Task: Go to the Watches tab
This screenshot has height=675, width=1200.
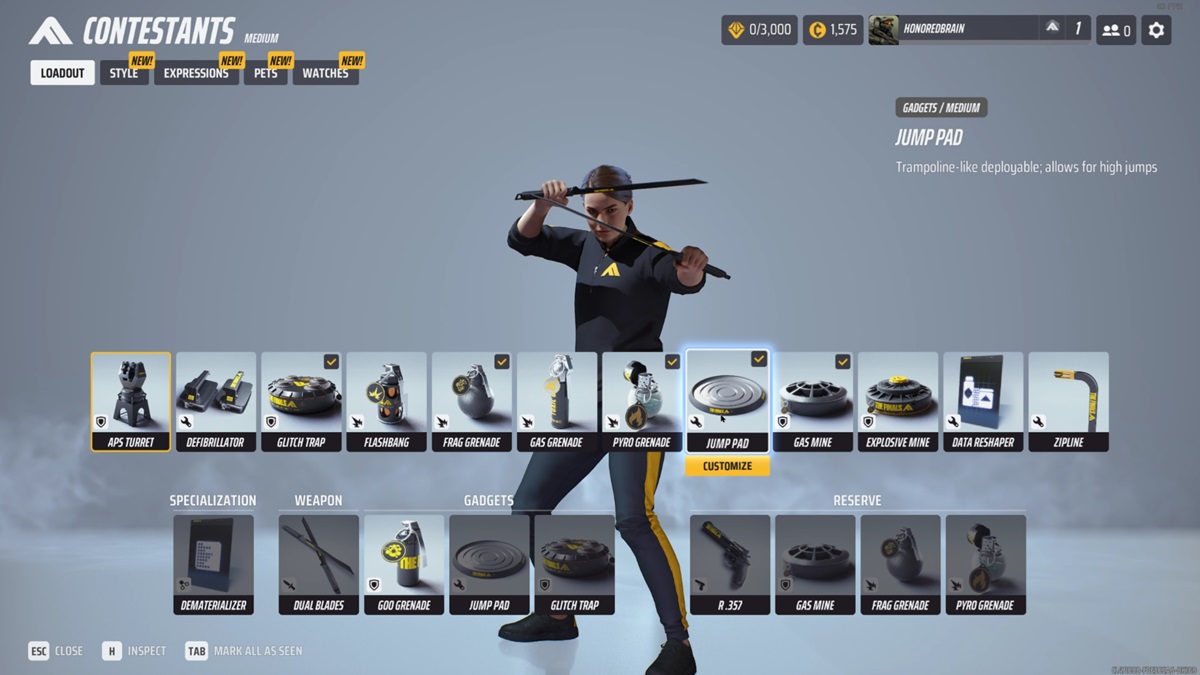Action: click(325, 73)
